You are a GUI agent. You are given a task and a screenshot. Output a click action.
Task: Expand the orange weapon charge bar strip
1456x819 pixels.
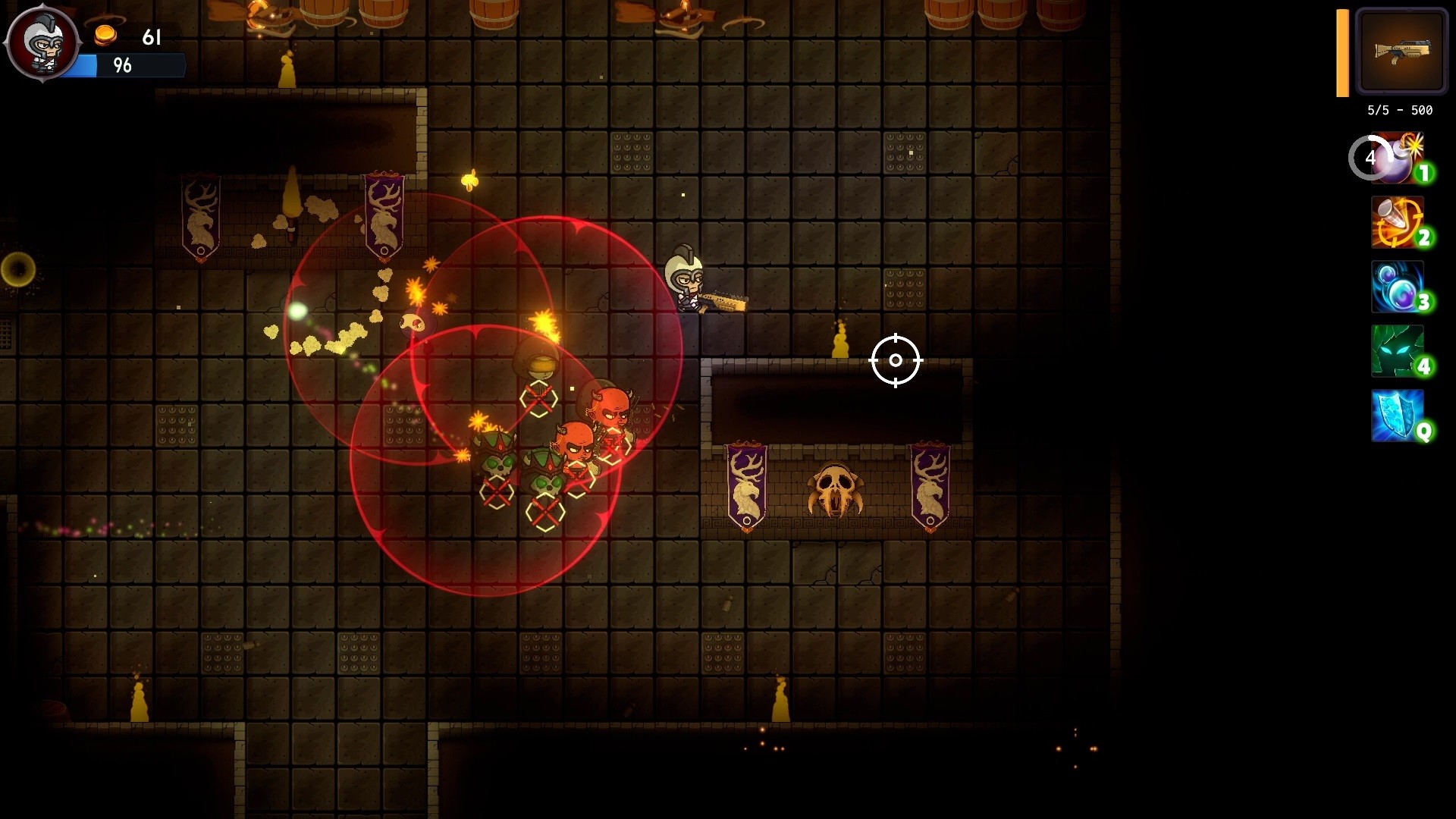click(1341, 52)
